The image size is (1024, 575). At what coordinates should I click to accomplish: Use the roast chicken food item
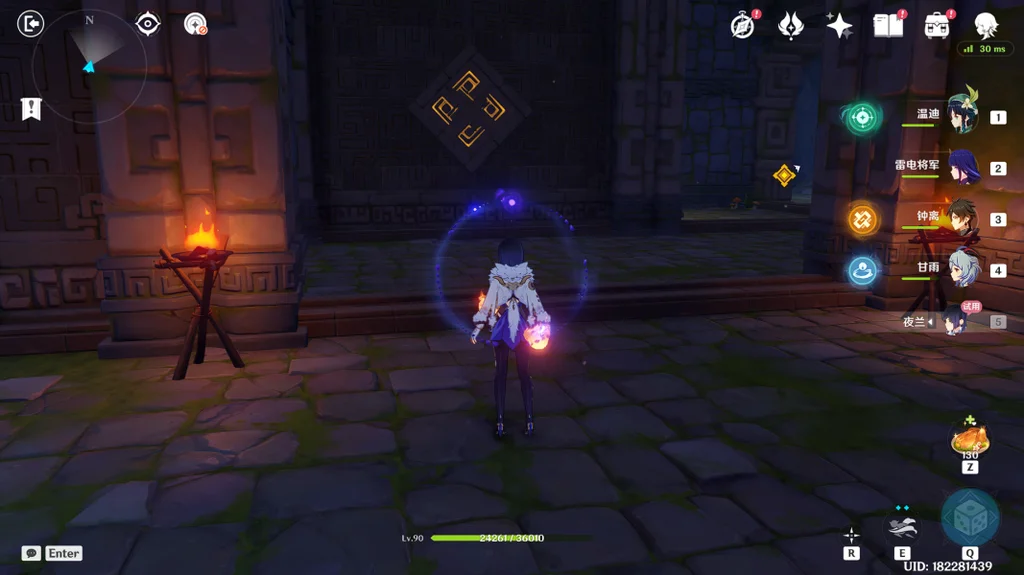970,440
